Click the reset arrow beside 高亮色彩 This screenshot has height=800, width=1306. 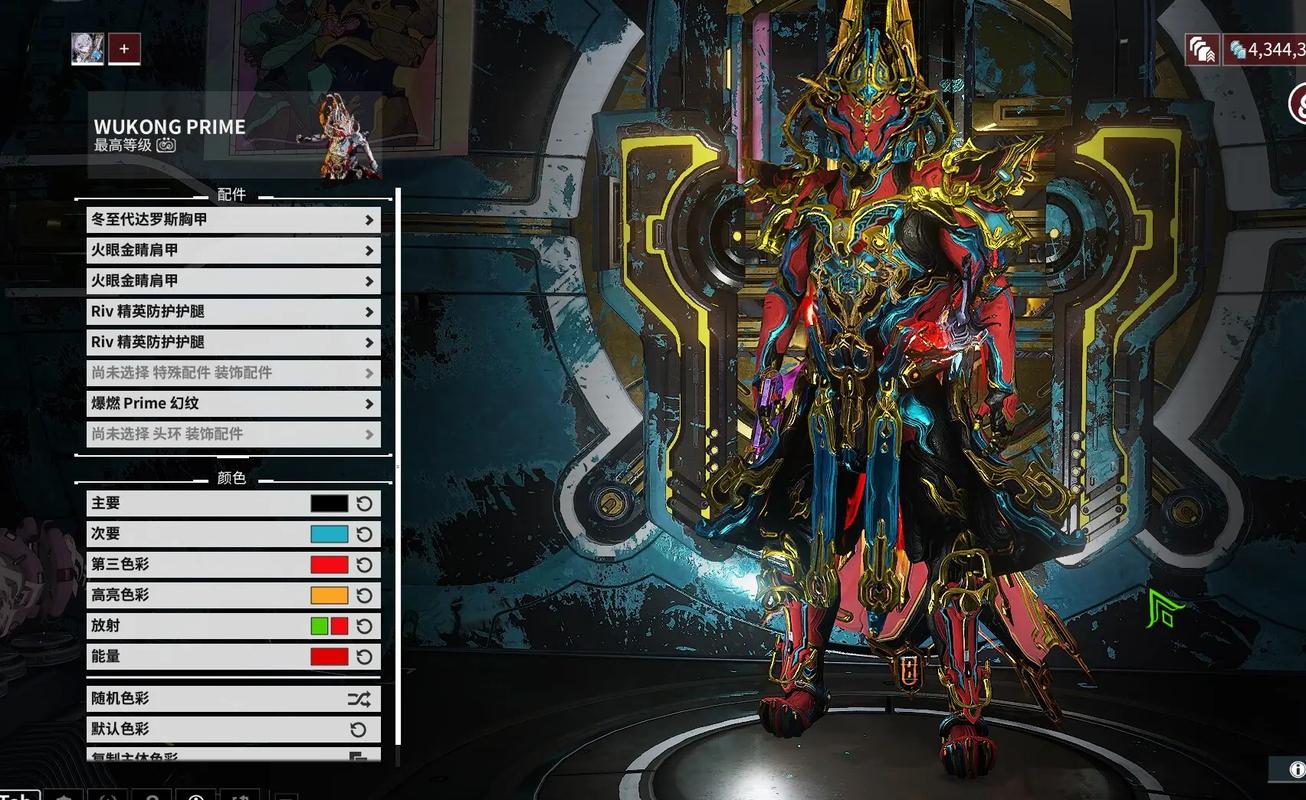(364, 595)
